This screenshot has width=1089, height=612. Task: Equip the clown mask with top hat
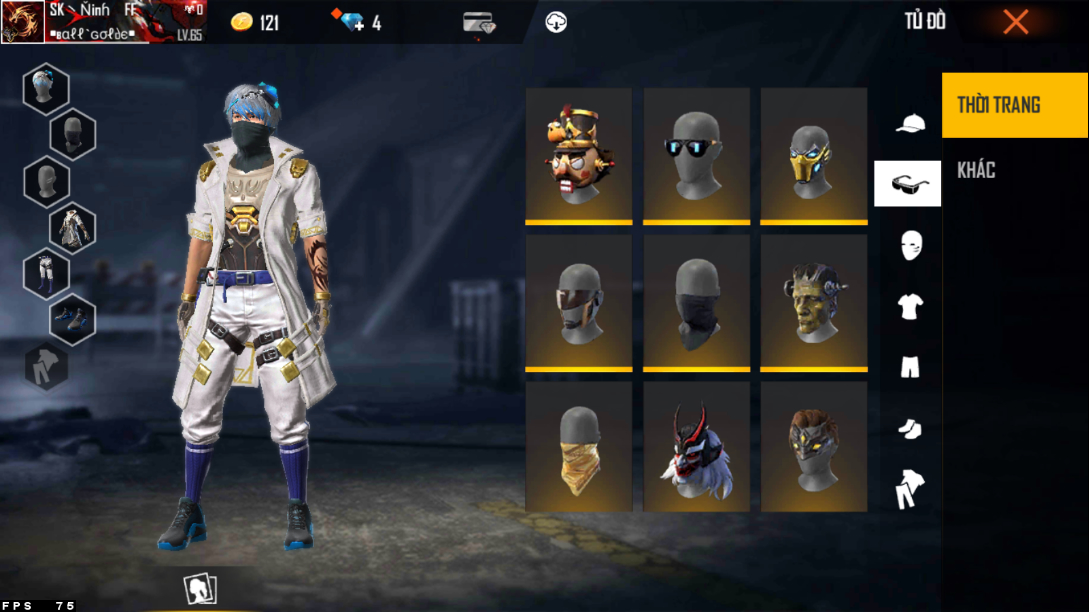coord(578,155)
